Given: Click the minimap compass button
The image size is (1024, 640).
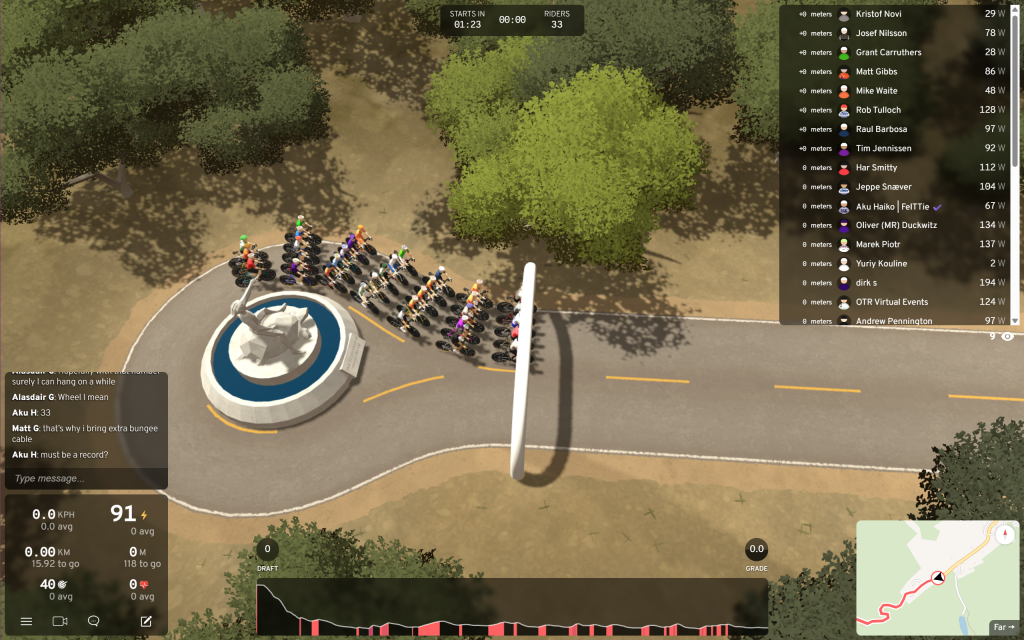Looking at the screenshot, I should point(1004,533).
